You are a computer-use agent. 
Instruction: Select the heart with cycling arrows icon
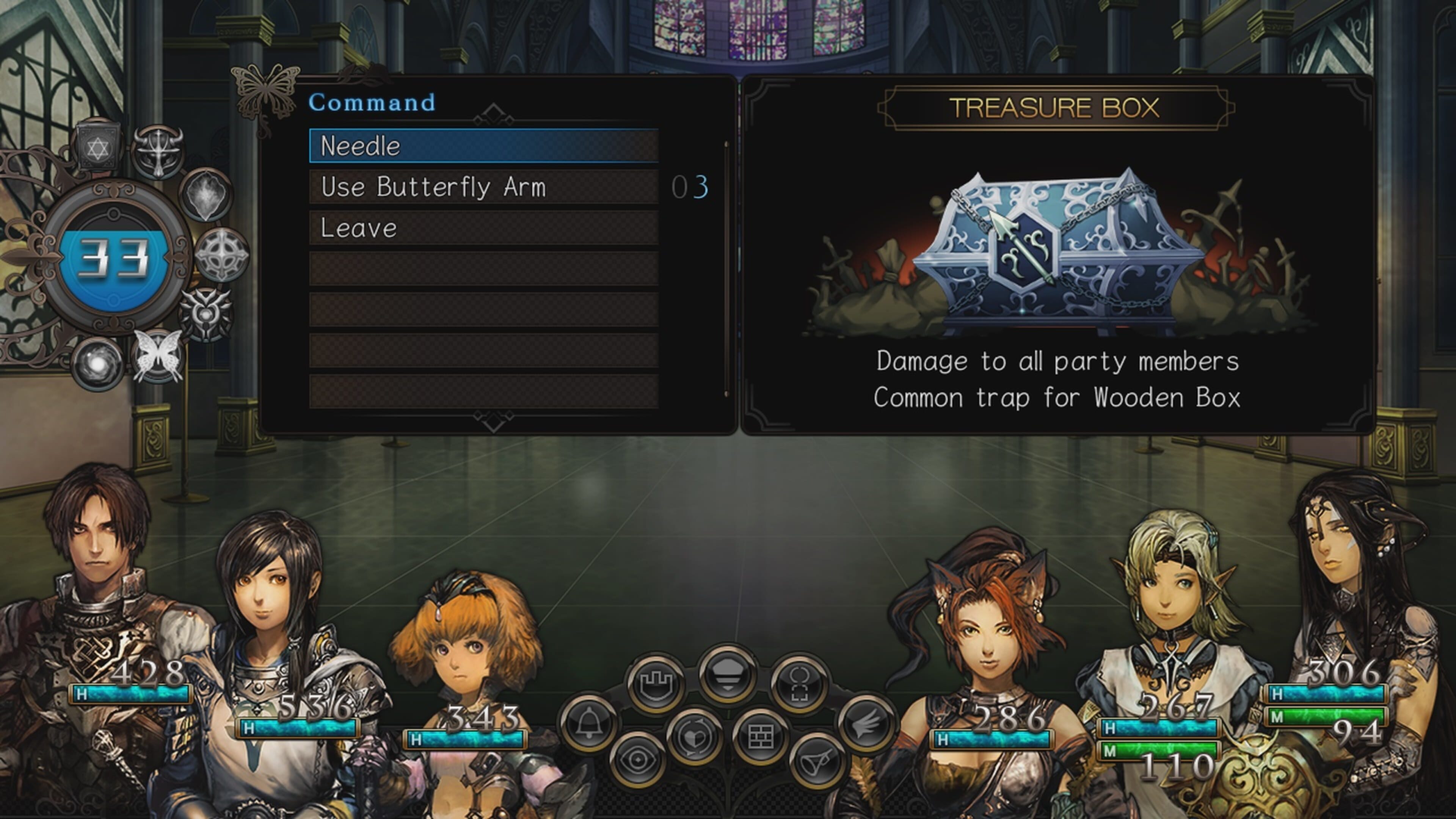point(695,736)
